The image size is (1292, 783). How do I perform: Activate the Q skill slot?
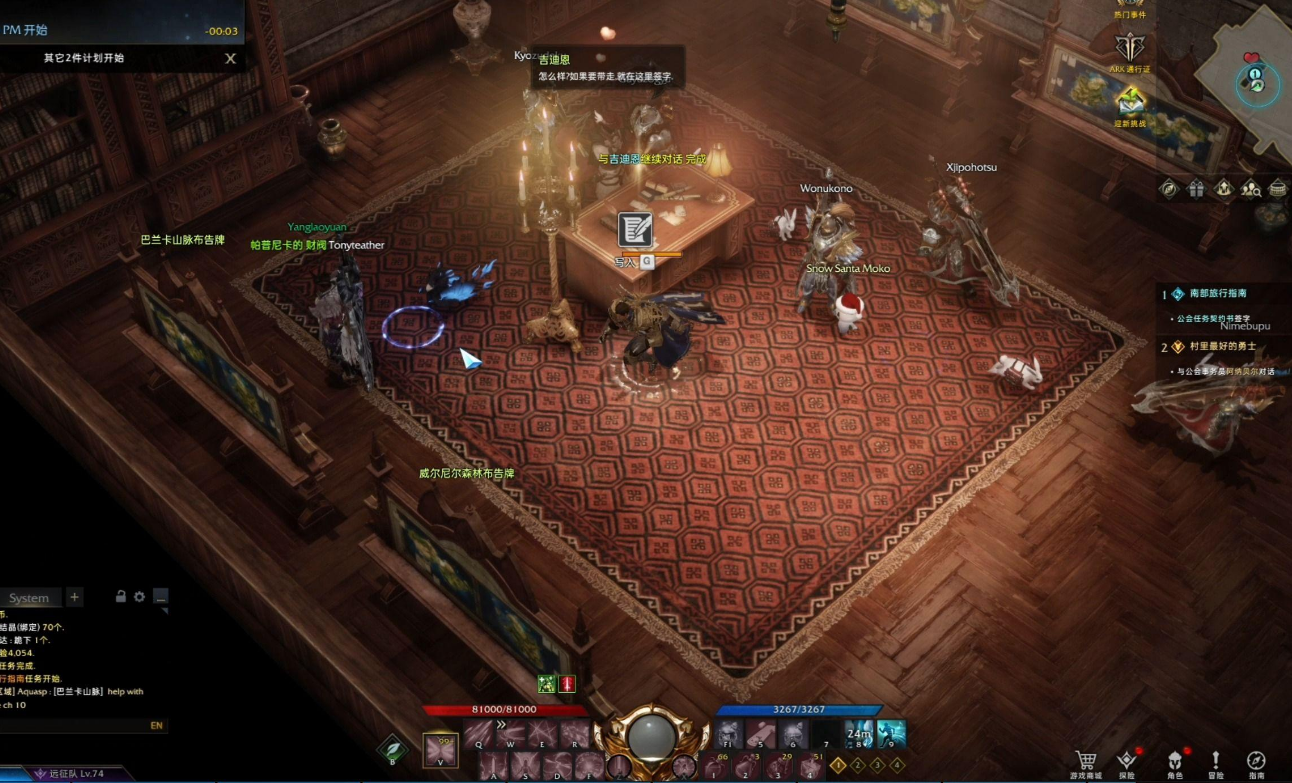pos(478,733)
